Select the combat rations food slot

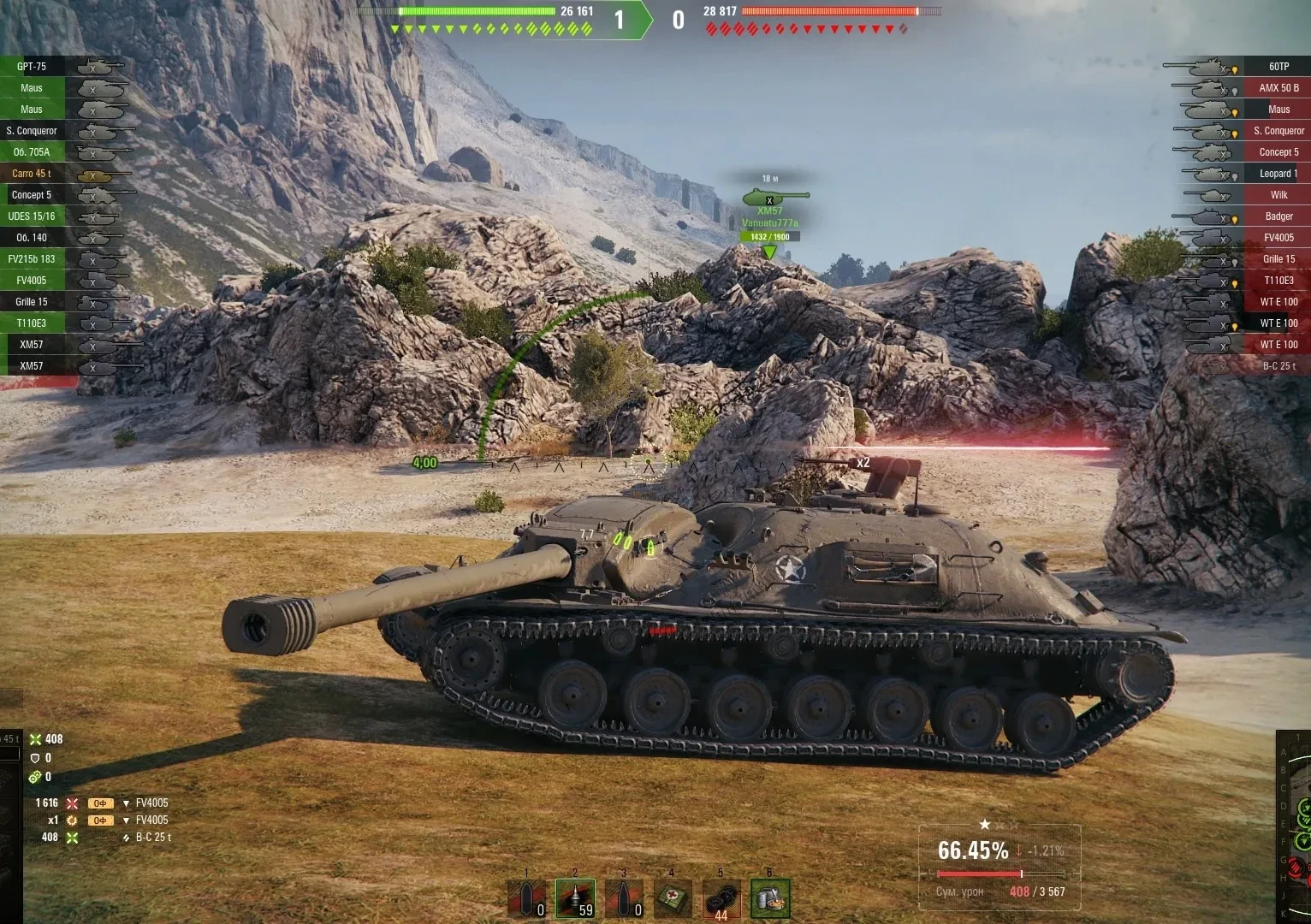tap(770, 898)
